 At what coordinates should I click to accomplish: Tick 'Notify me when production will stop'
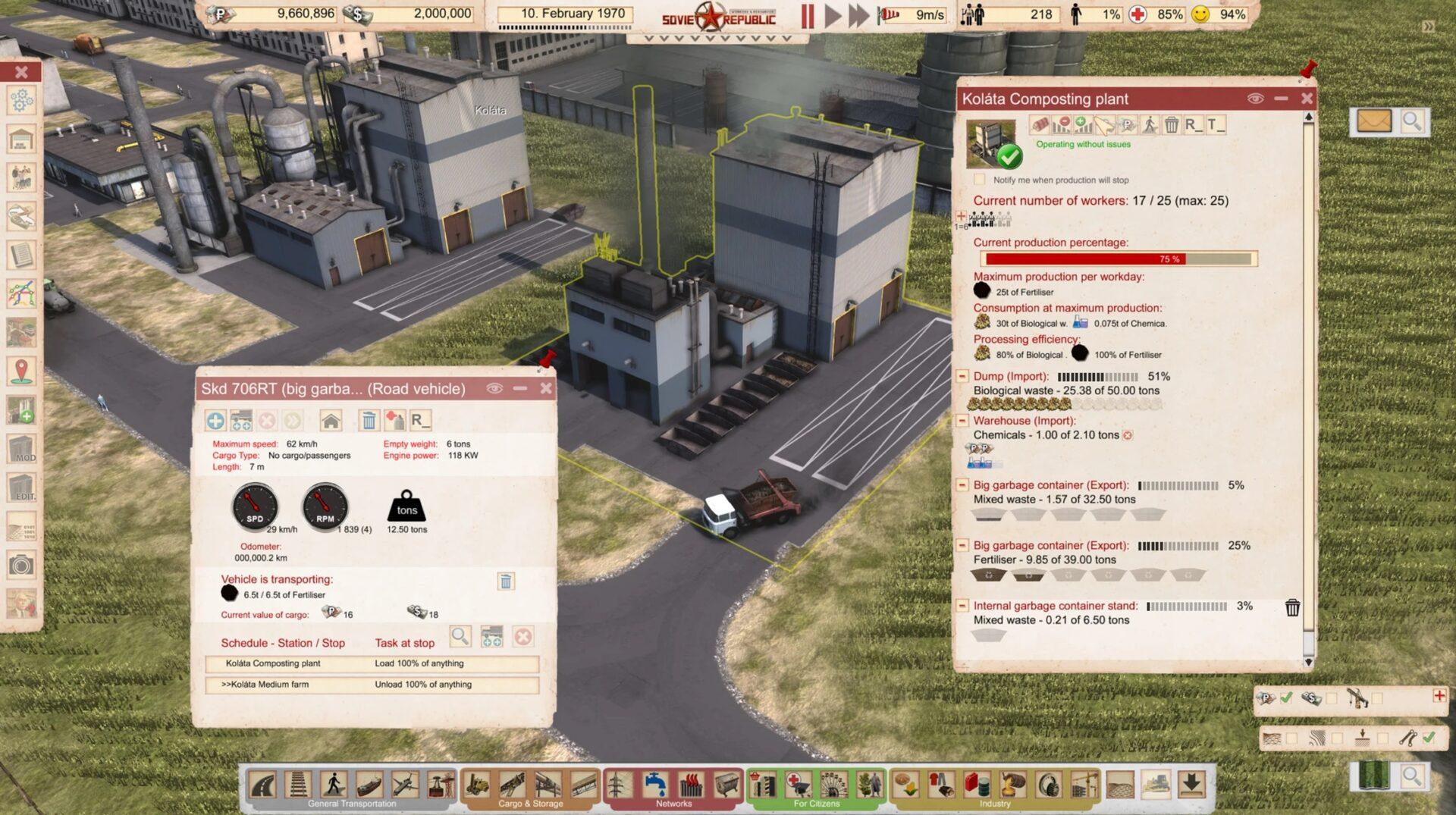(x=980, y=180)
